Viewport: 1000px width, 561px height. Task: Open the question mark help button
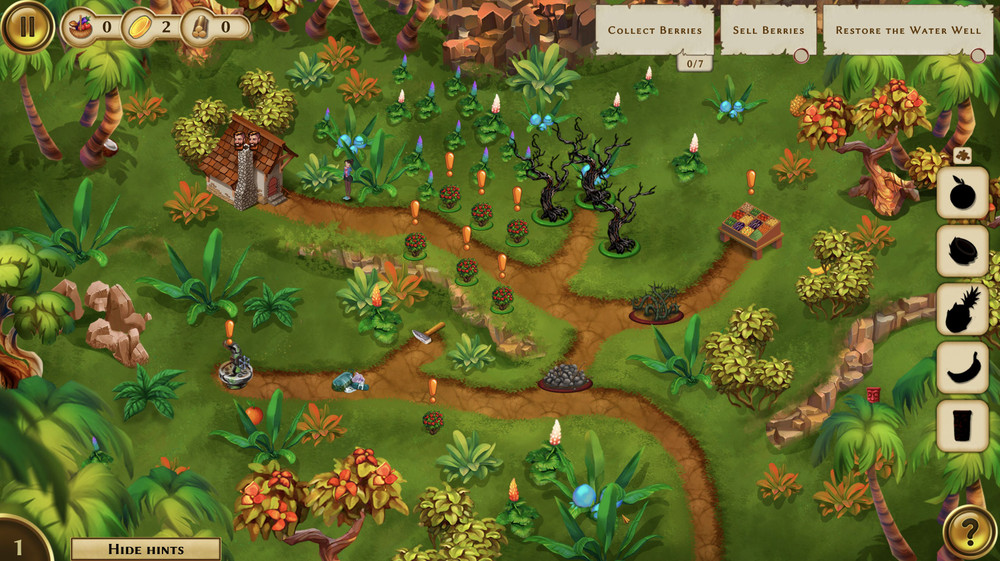click(x=968, y=531)
